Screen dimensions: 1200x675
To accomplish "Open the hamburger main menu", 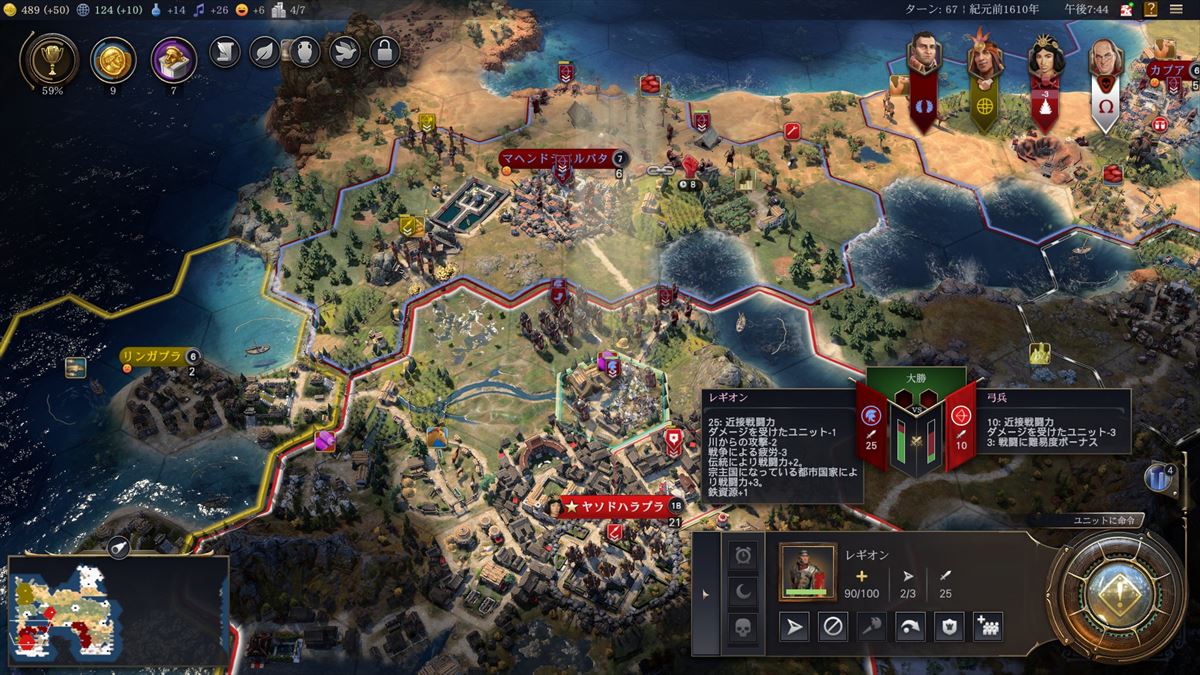I will coord(1175,10).
